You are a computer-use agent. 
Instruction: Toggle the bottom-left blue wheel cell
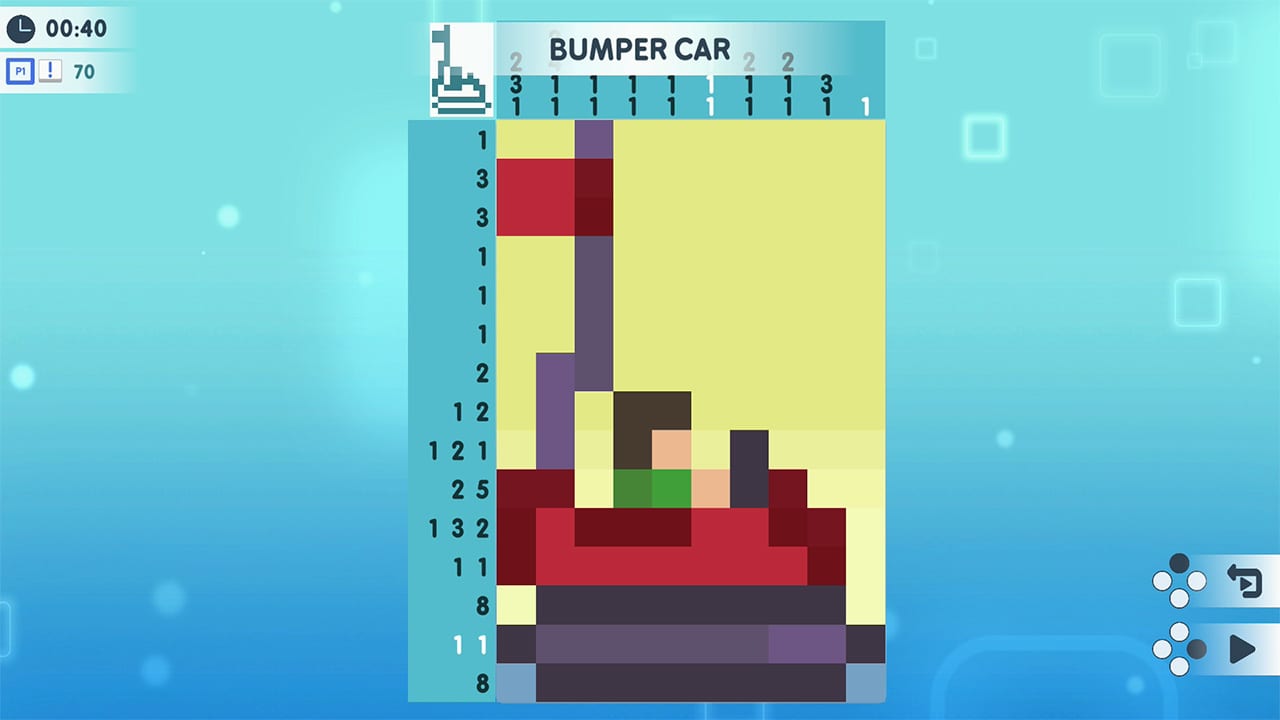pyautogui.click(x=516, y=685)
